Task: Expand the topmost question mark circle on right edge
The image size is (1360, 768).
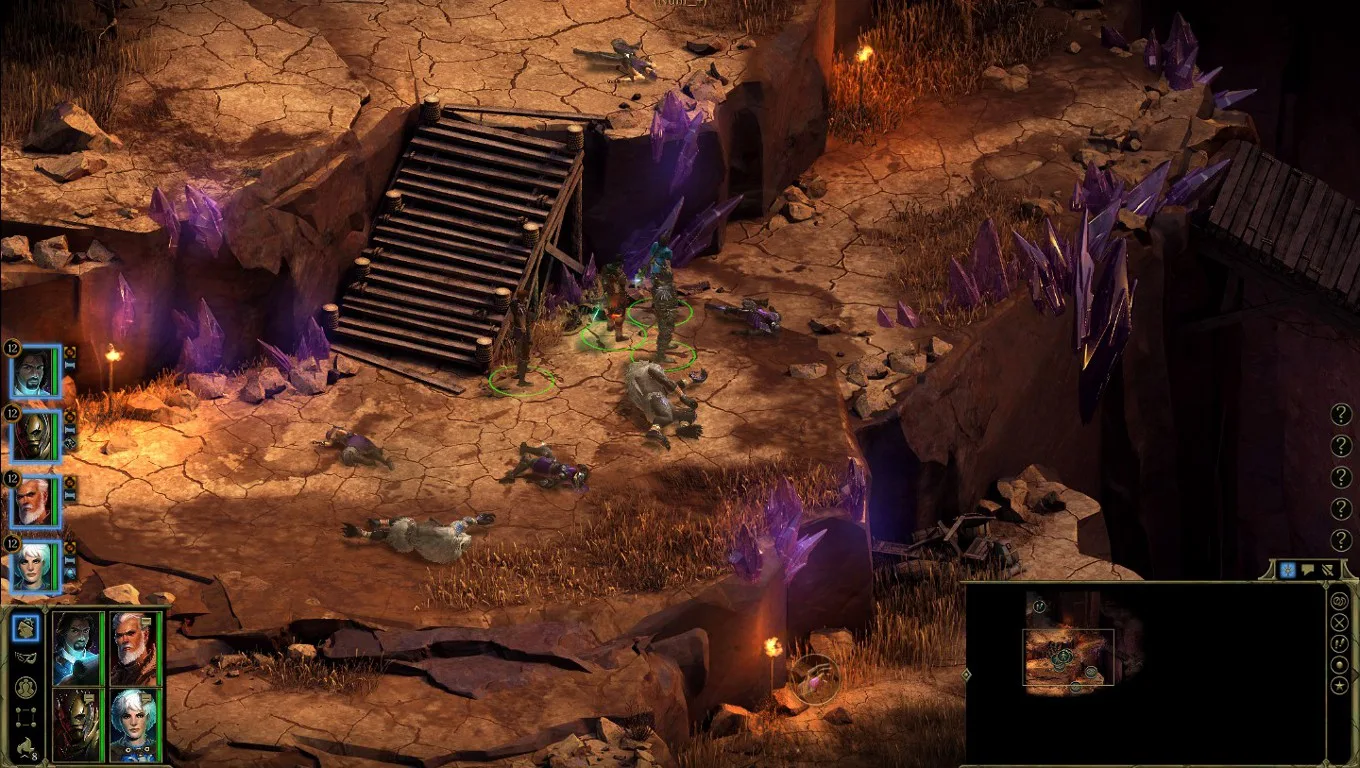Action: tap(1340, 416)
